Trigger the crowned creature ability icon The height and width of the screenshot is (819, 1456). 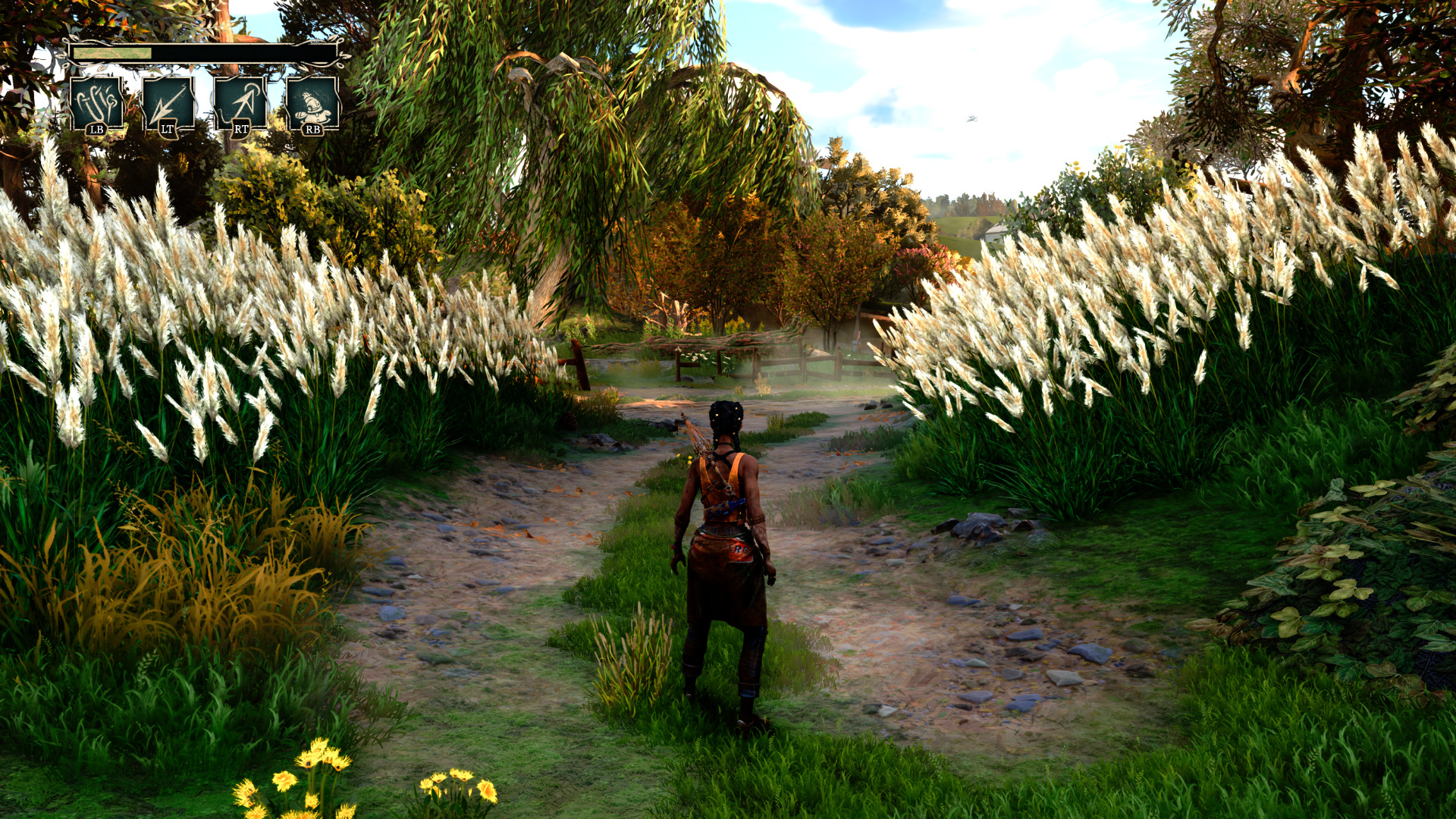coord(312,102)
